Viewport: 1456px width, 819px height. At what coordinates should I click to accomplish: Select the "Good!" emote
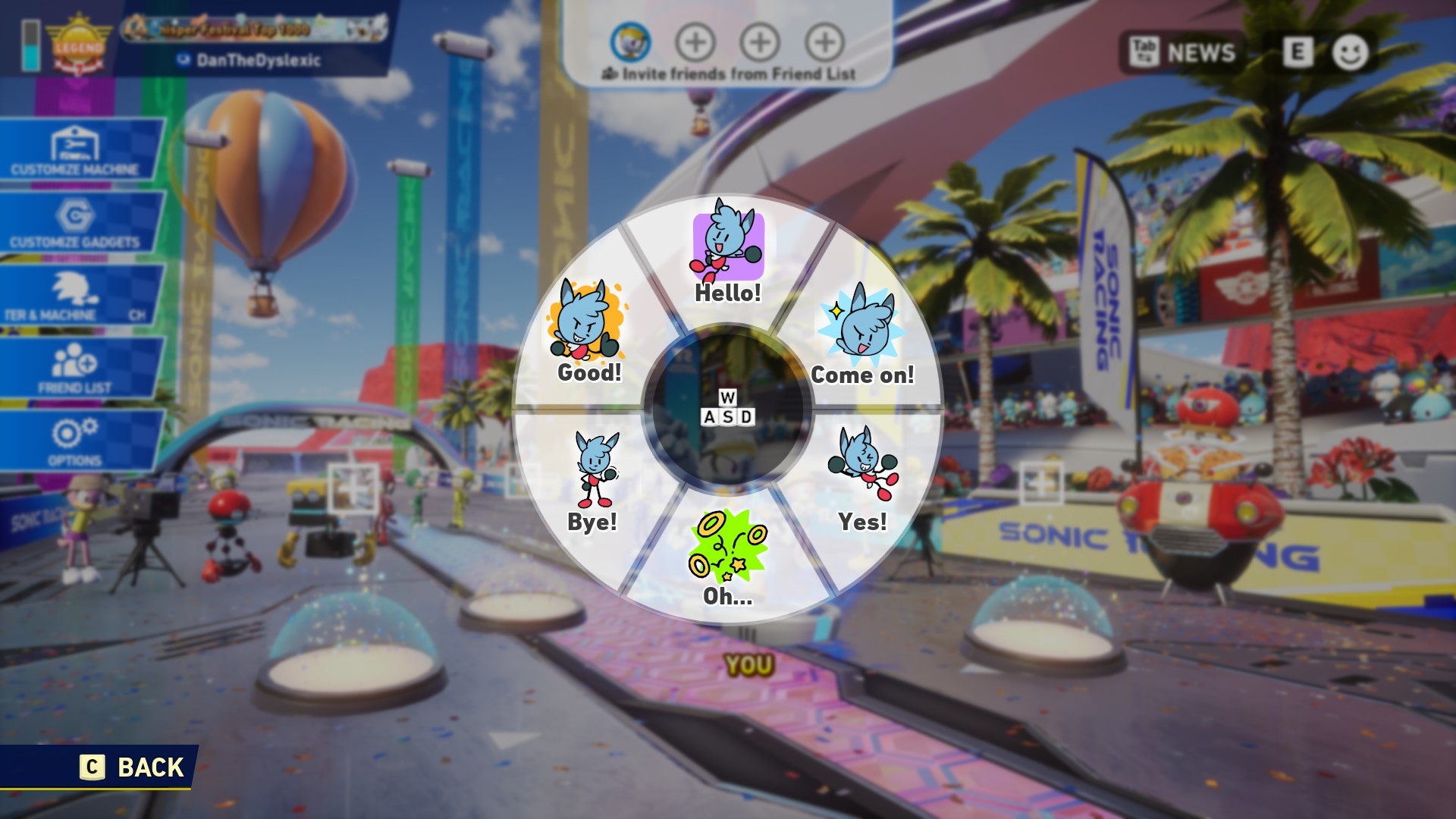pos(588,334)
